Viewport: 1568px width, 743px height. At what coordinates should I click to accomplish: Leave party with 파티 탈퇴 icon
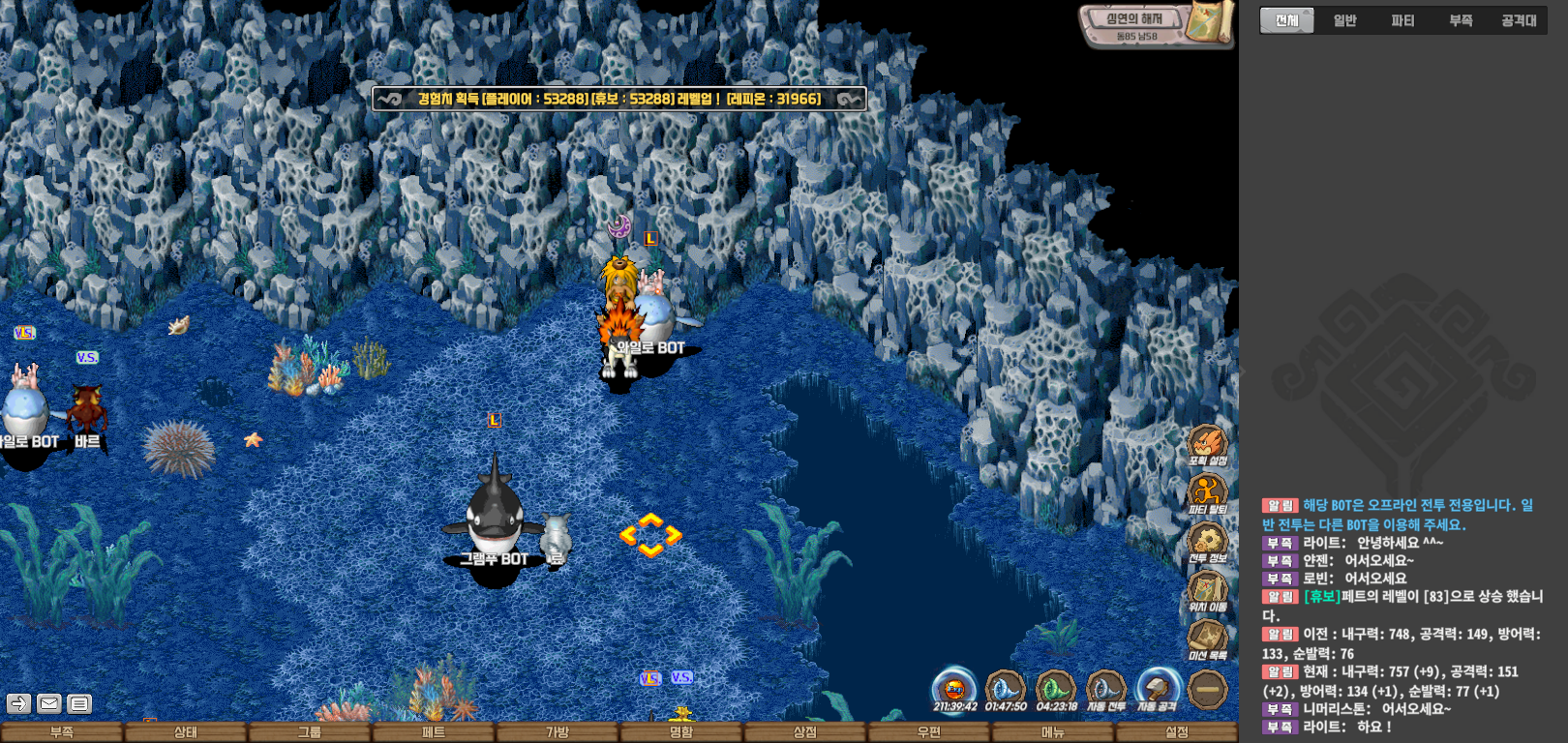tap(1207, 492)
